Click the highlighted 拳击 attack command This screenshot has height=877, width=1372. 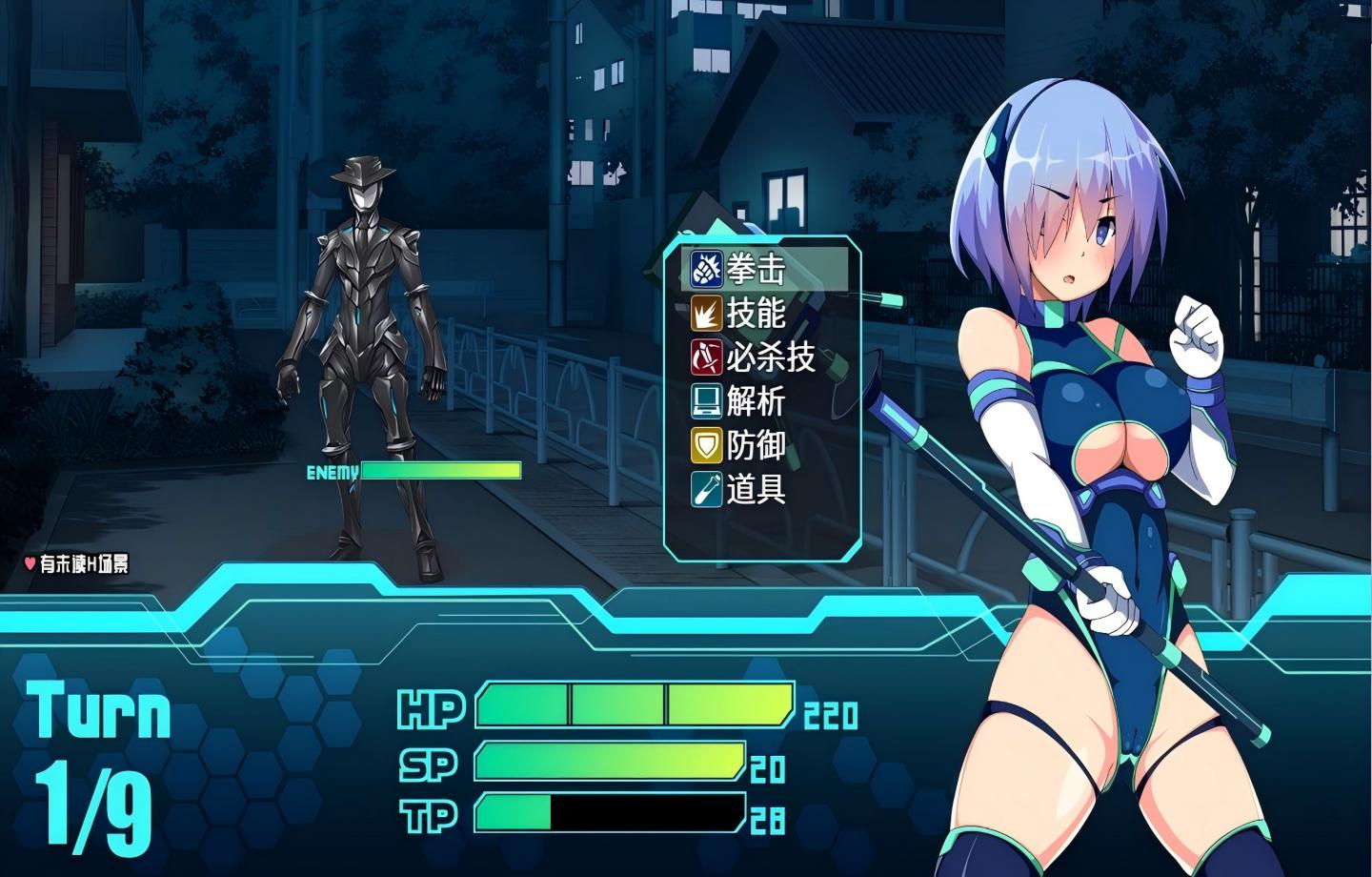[757, 270]
